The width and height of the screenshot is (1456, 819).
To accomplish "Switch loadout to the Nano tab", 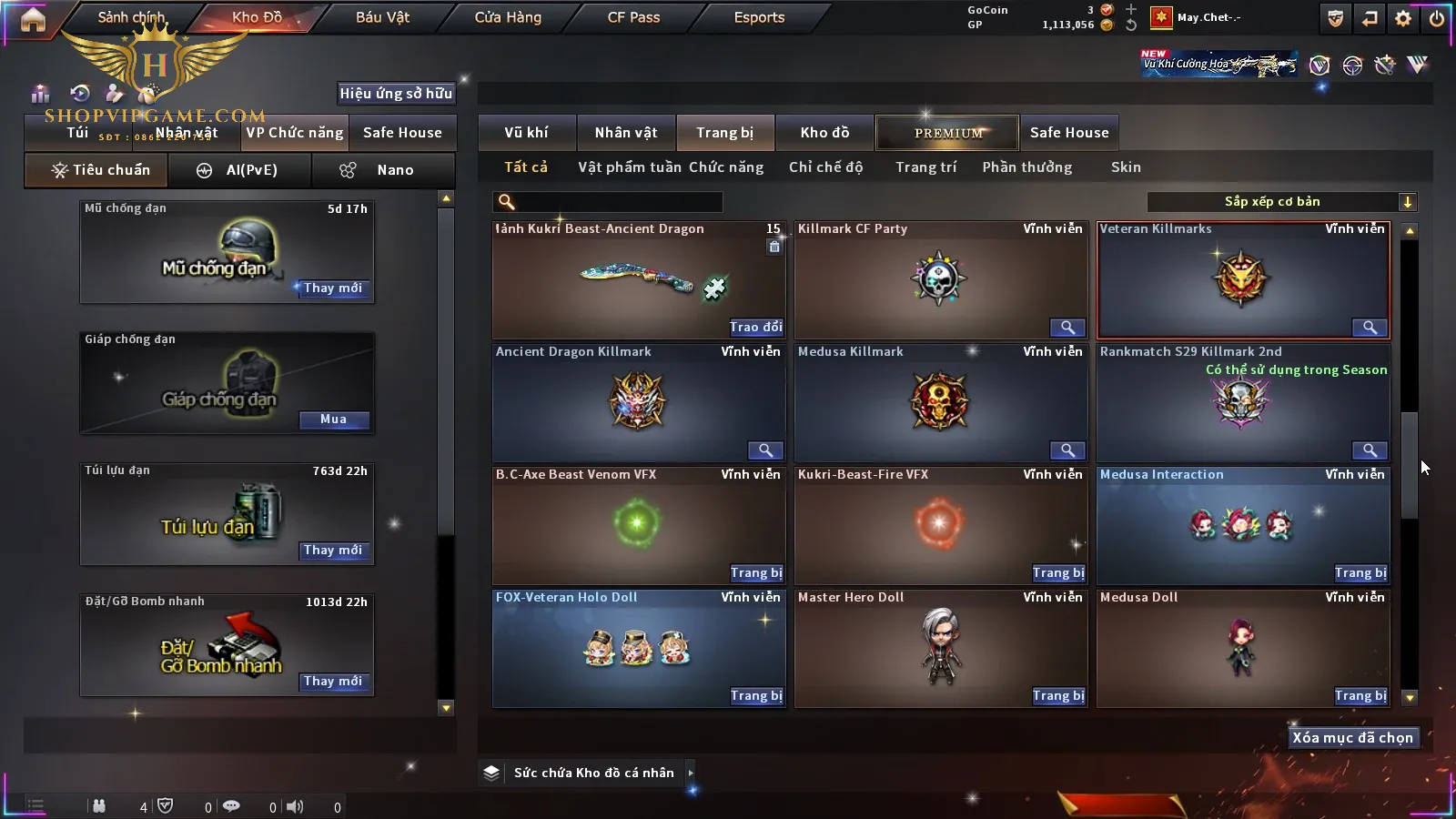I will click(384, 170).
